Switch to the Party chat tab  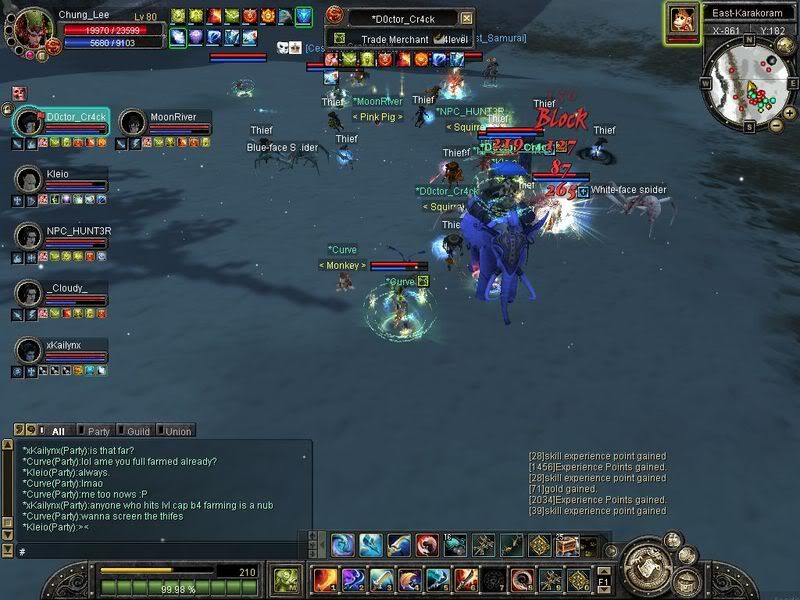[x=99, y=431]
